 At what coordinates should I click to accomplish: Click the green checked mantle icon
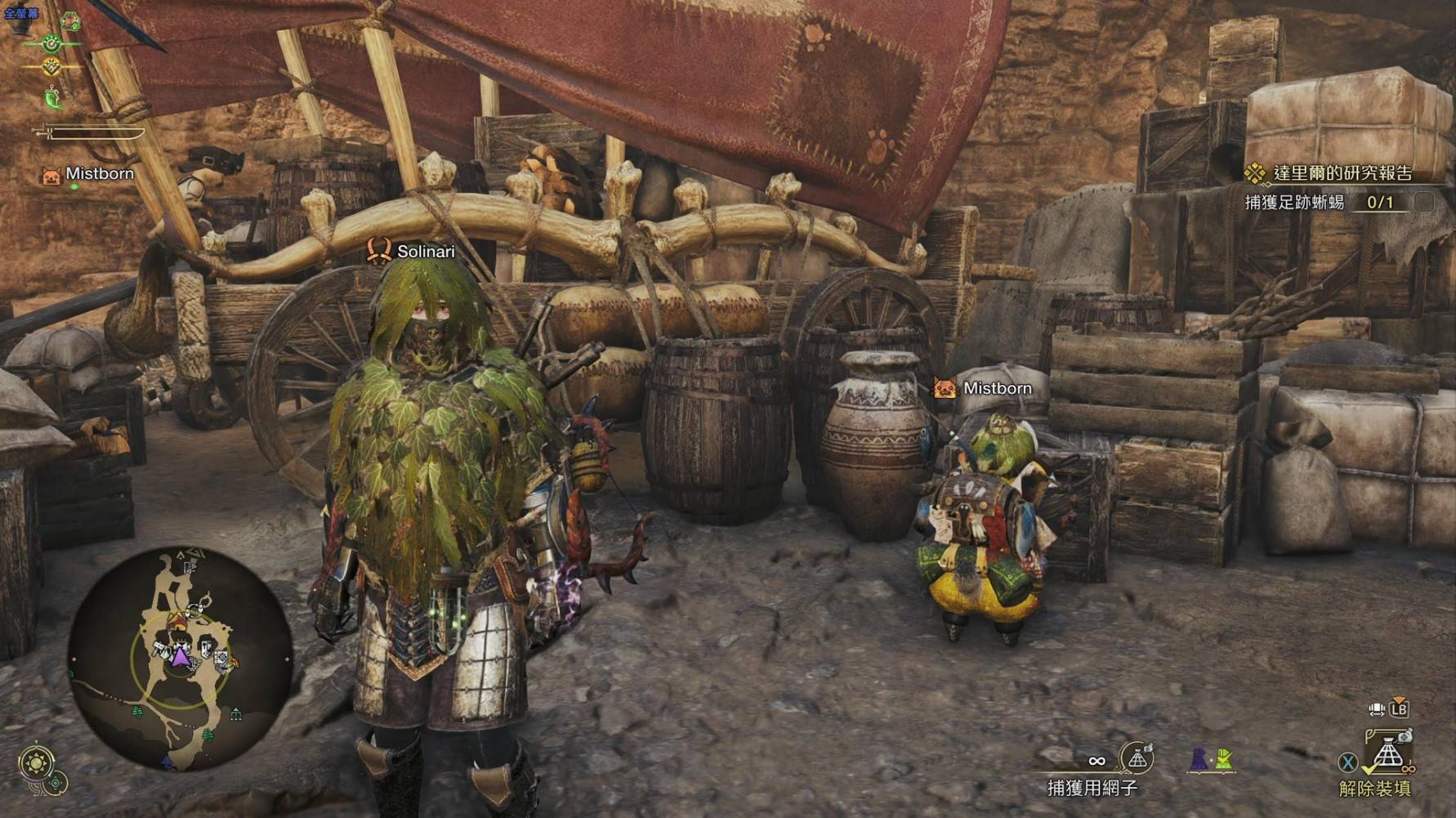1223,760
